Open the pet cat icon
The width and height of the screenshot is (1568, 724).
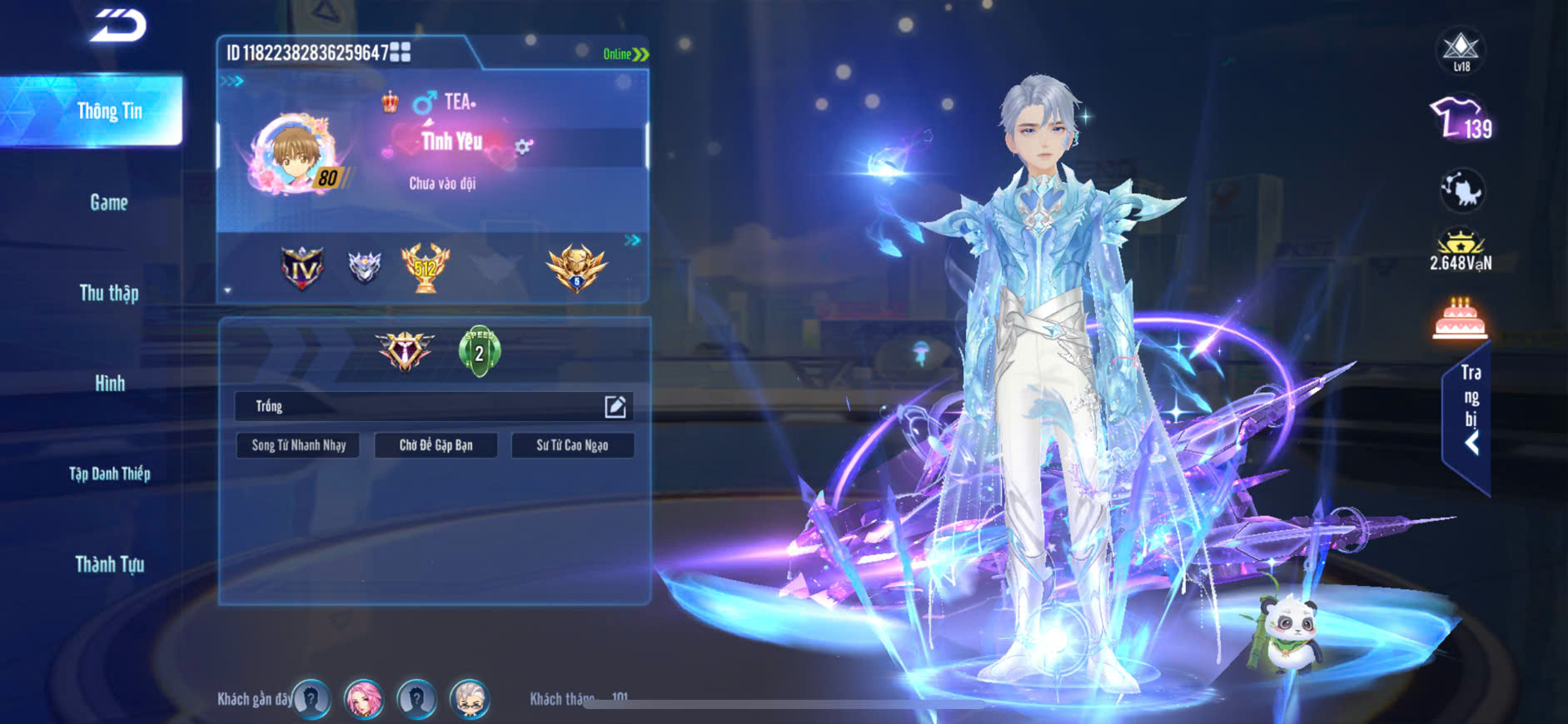tap(1461, 191)
